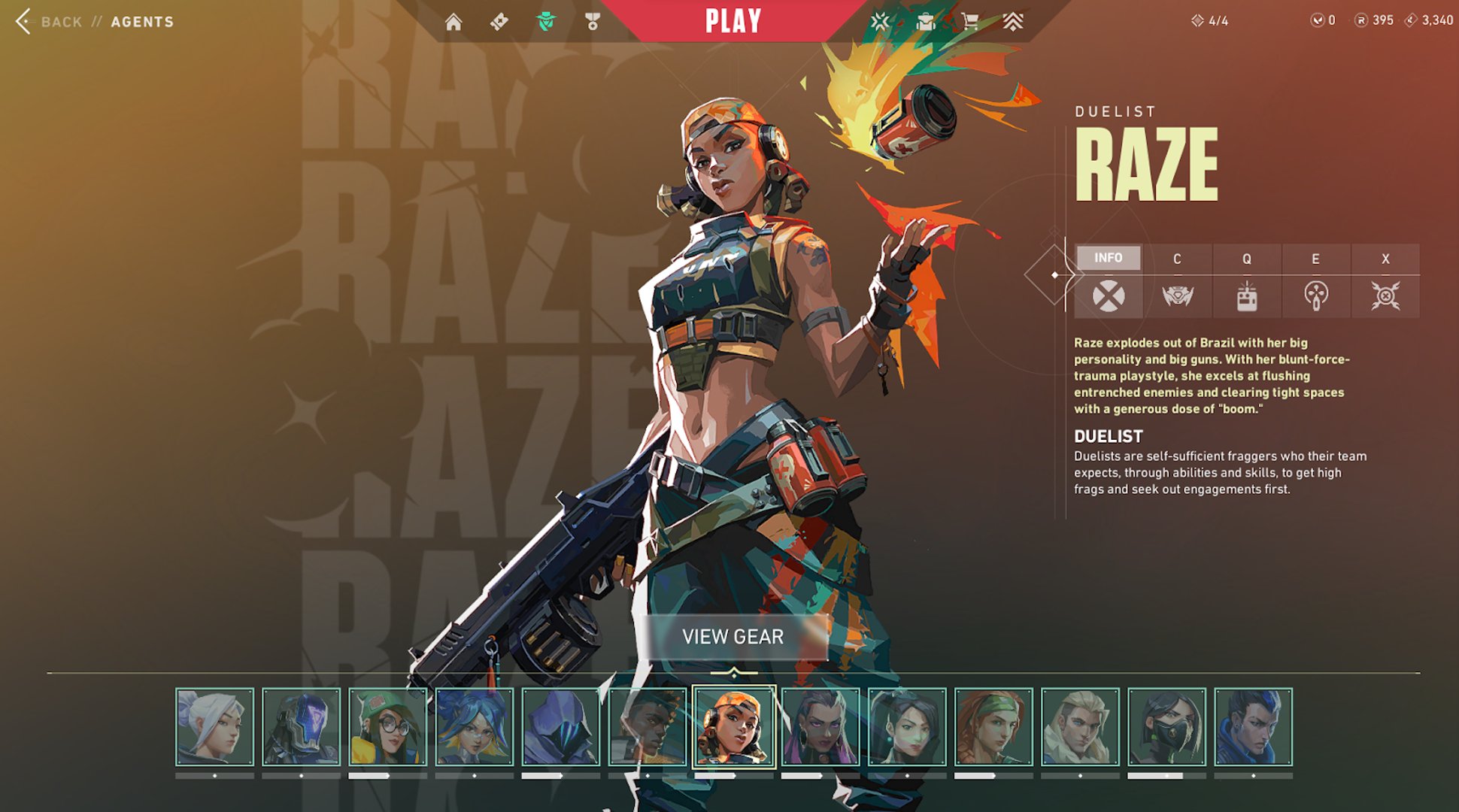Open the VIEW GEAR panel

pos(733,637)
